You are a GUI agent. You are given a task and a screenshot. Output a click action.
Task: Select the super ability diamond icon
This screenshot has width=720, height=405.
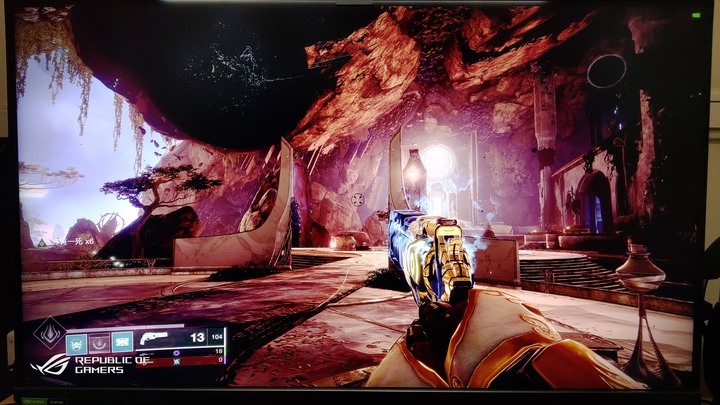pos(49,335)
